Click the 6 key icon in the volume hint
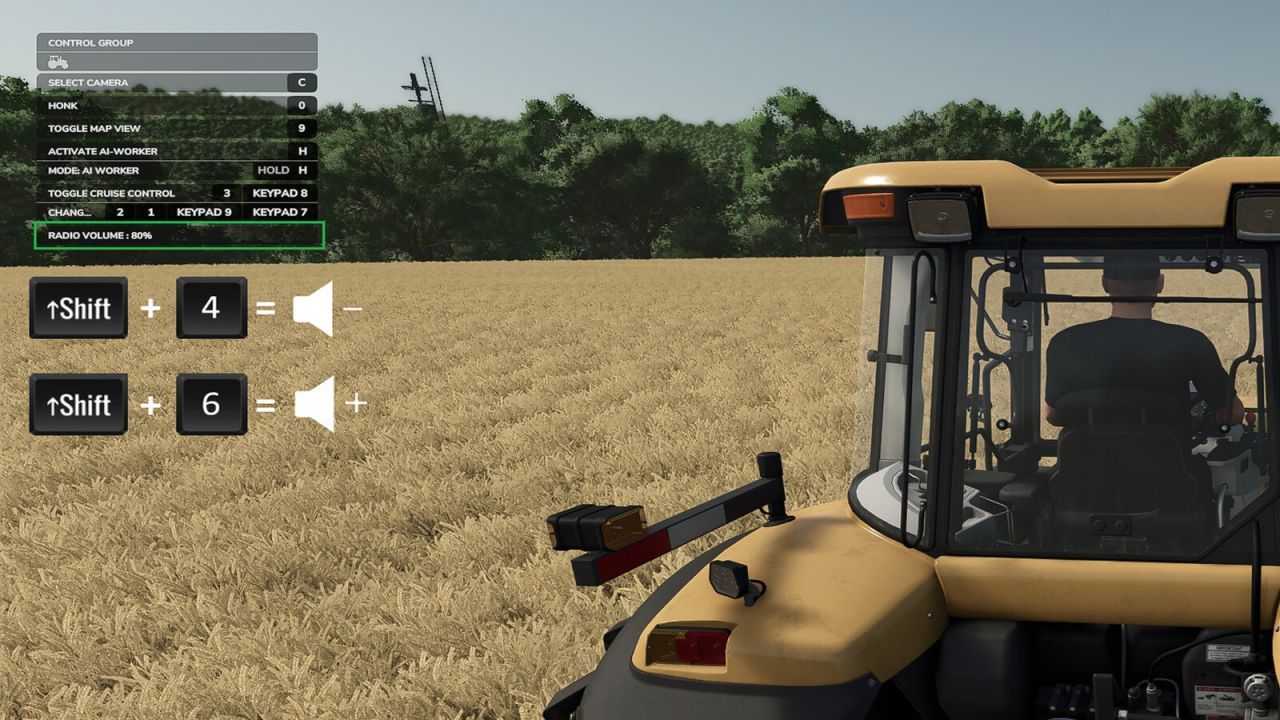The image size is (1280, 720). coord(211,404)
